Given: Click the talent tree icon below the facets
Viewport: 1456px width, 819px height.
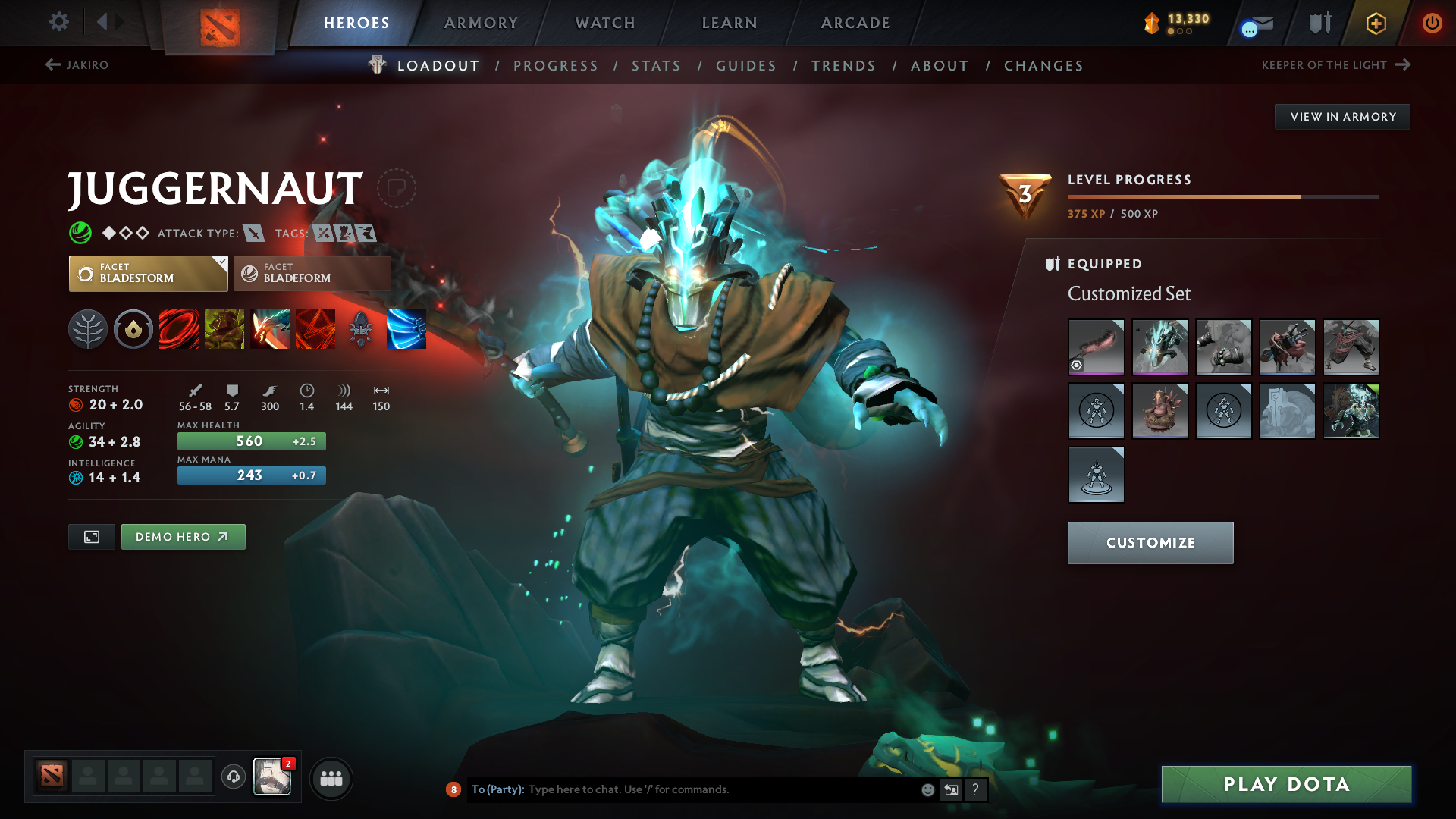Looking at the screenshot, I should pos(88,328).
